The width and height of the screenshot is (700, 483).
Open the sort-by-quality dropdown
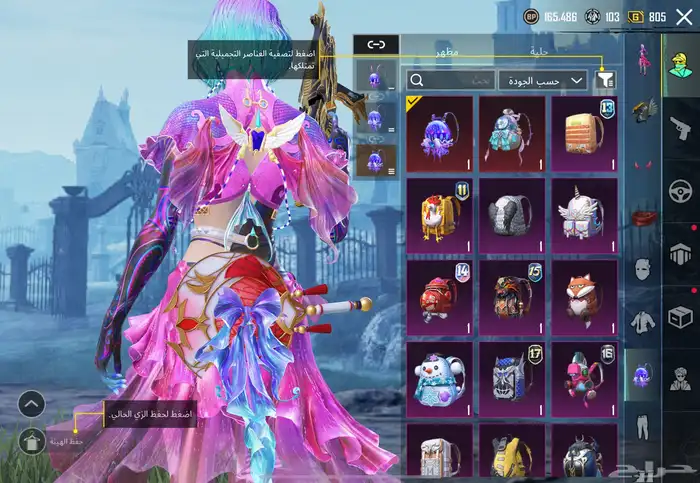pos(542,80)
